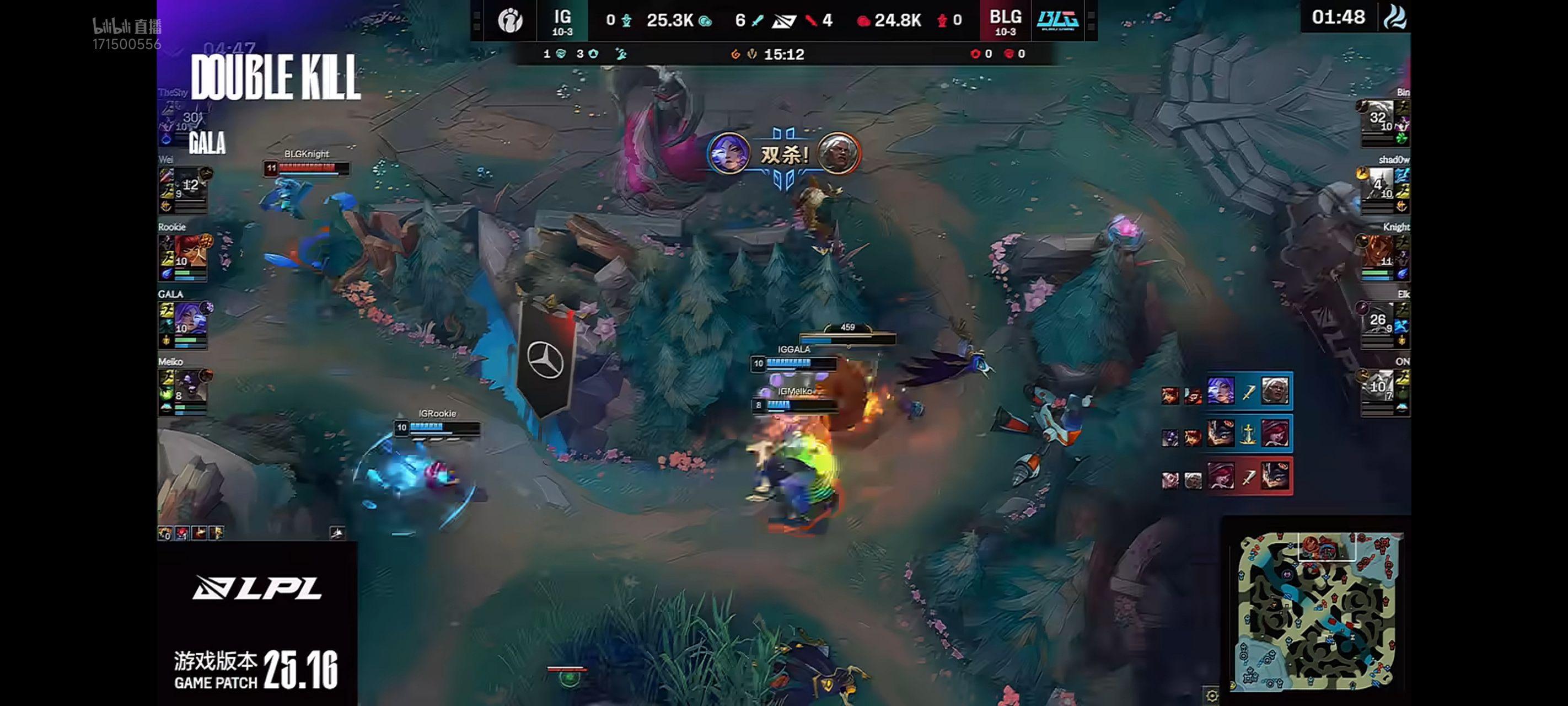Click the IG team logo on the scoreboard
This screenshot has height=706, width=1568.
click(x=509, y=21)
